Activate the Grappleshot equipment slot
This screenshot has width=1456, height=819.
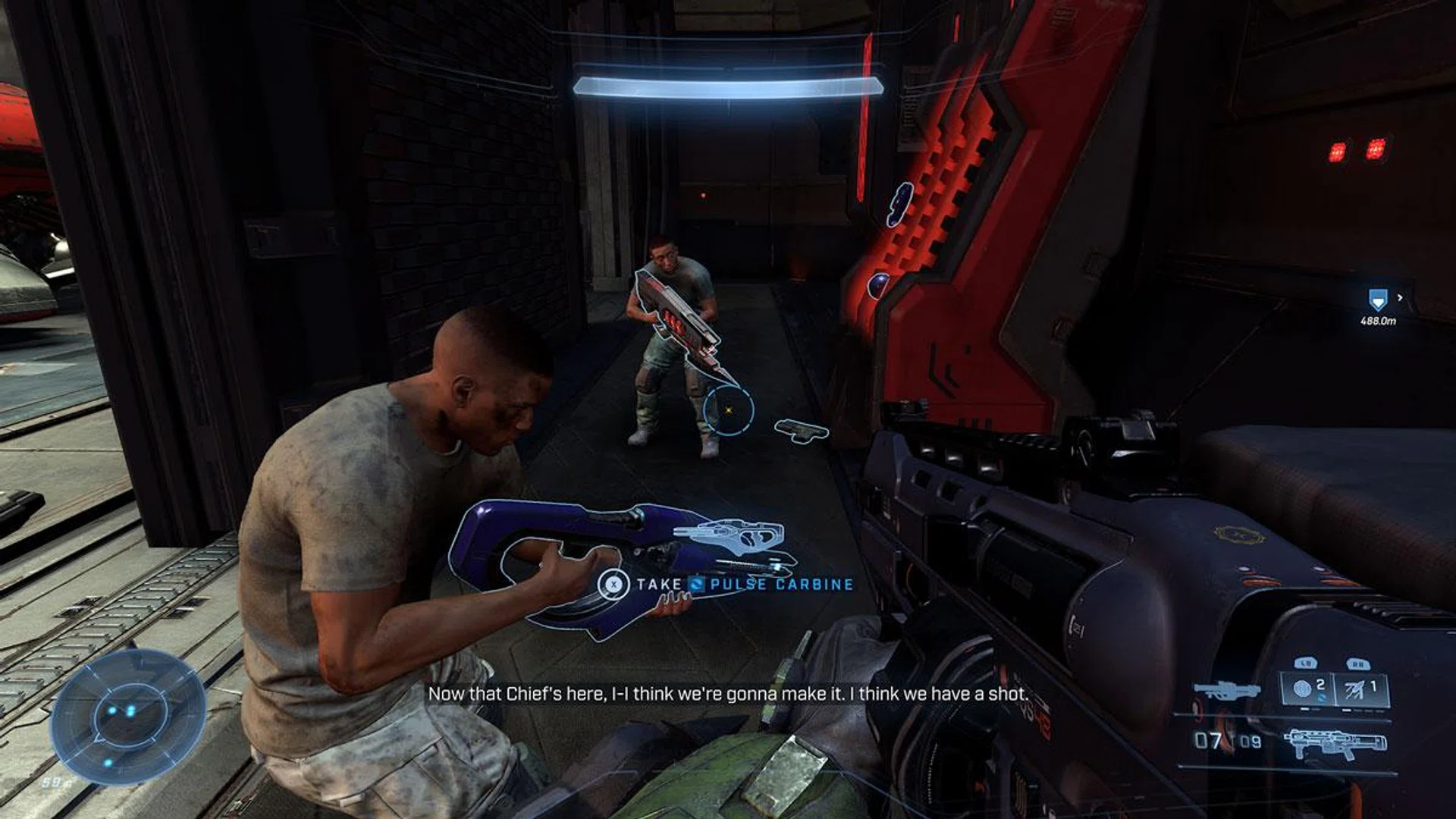1362,689
